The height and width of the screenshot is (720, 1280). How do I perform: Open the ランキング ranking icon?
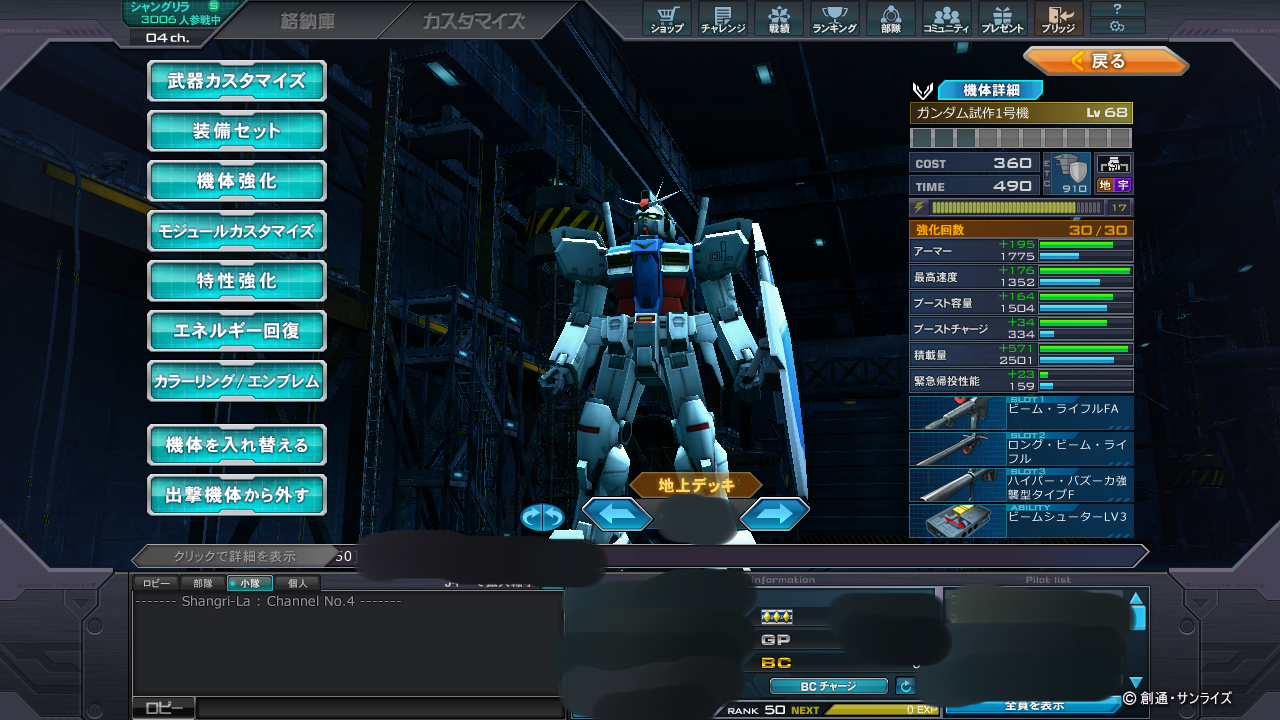(x=834, y=18)
